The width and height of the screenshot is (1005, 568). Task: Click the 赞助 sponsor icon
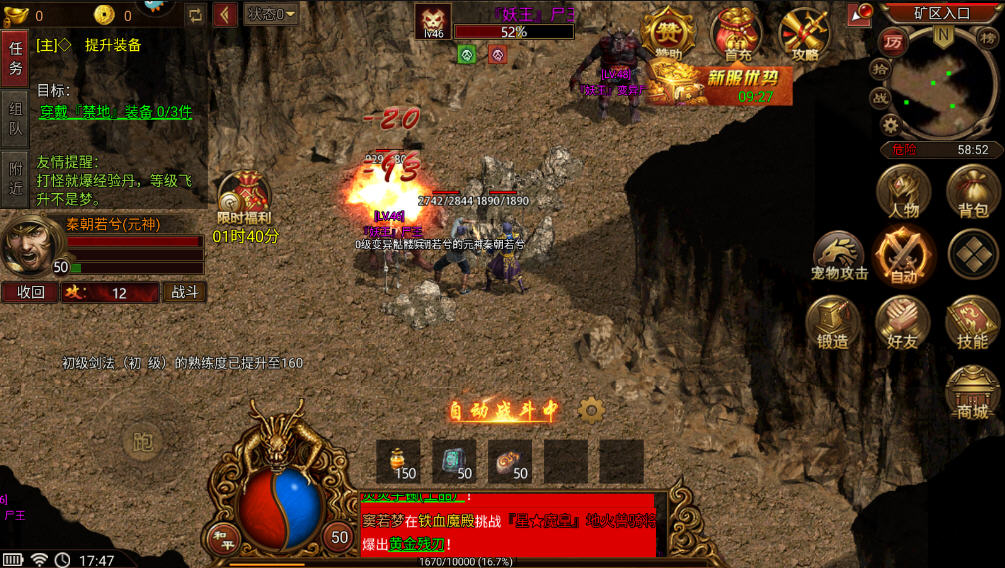pos(668,34)
